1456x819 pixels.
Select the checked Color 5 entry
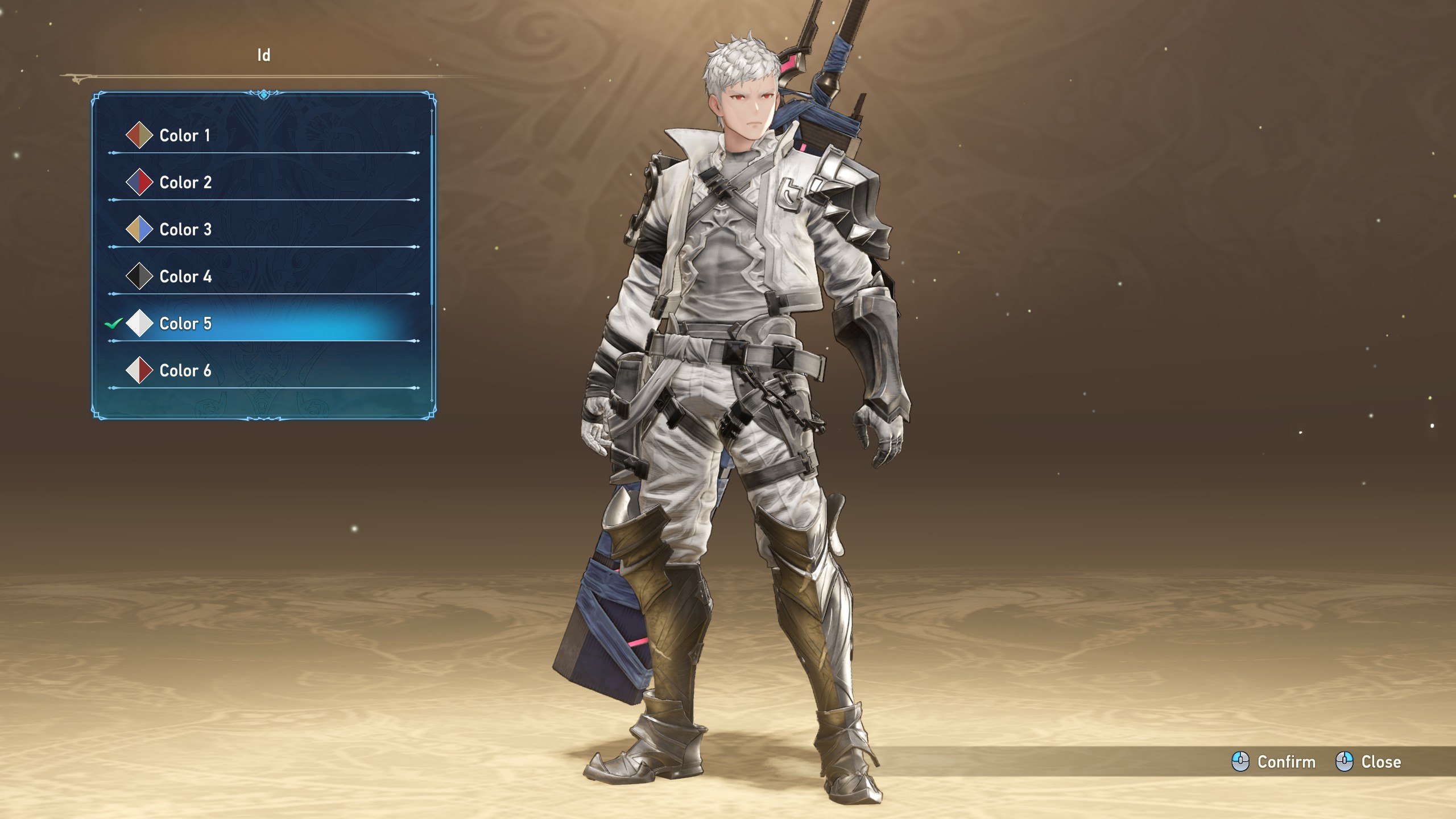pos(185,324)
